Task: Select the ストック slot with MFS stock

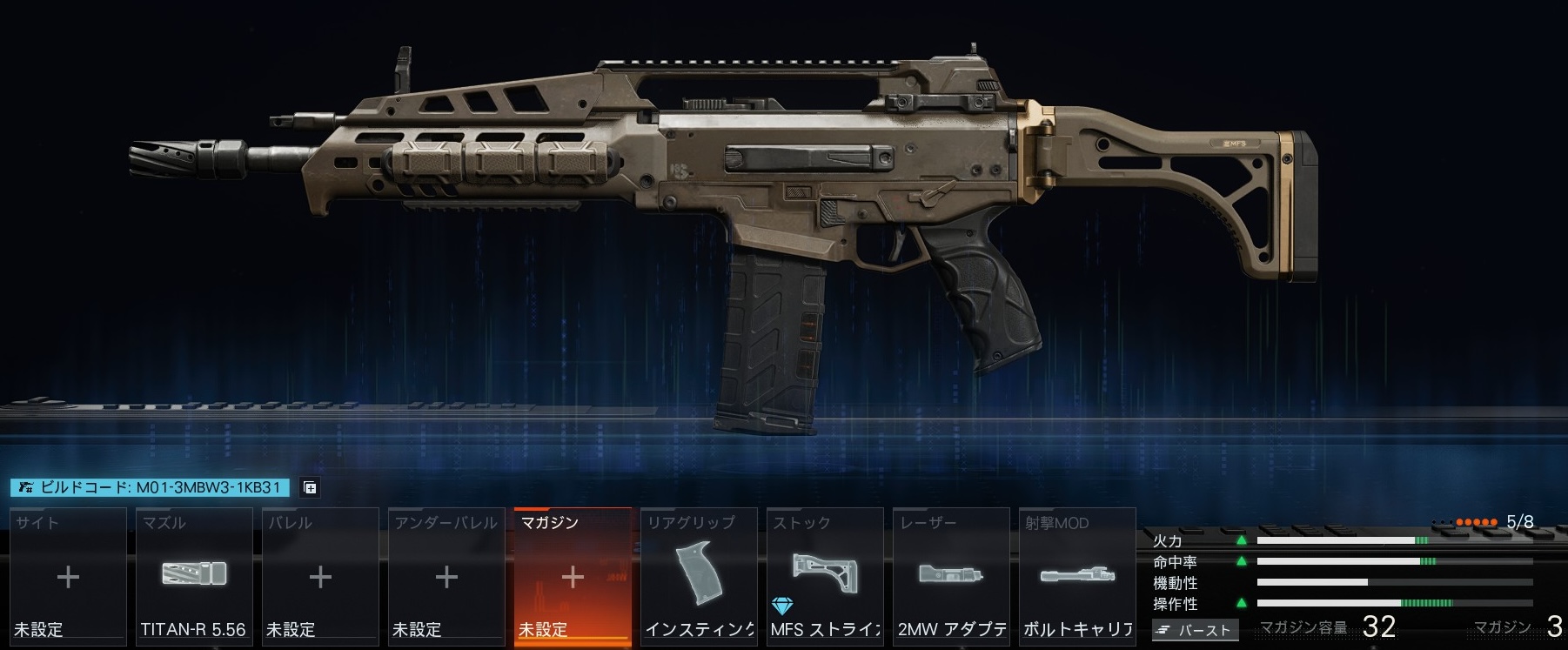Action: click(x=825, y=576)
